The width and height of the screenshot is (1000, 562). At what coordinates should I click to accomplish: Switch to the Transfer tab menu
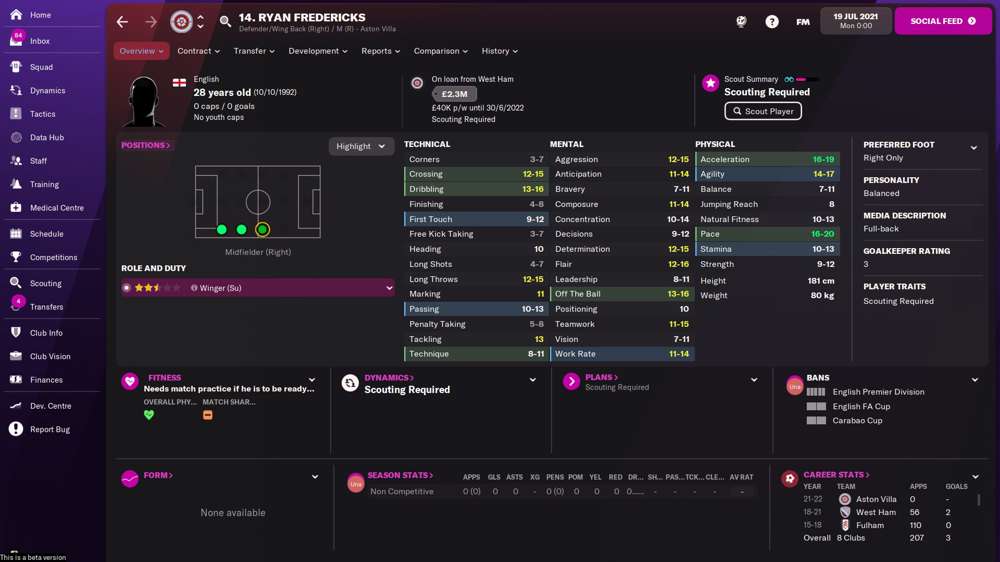(254, 51)
